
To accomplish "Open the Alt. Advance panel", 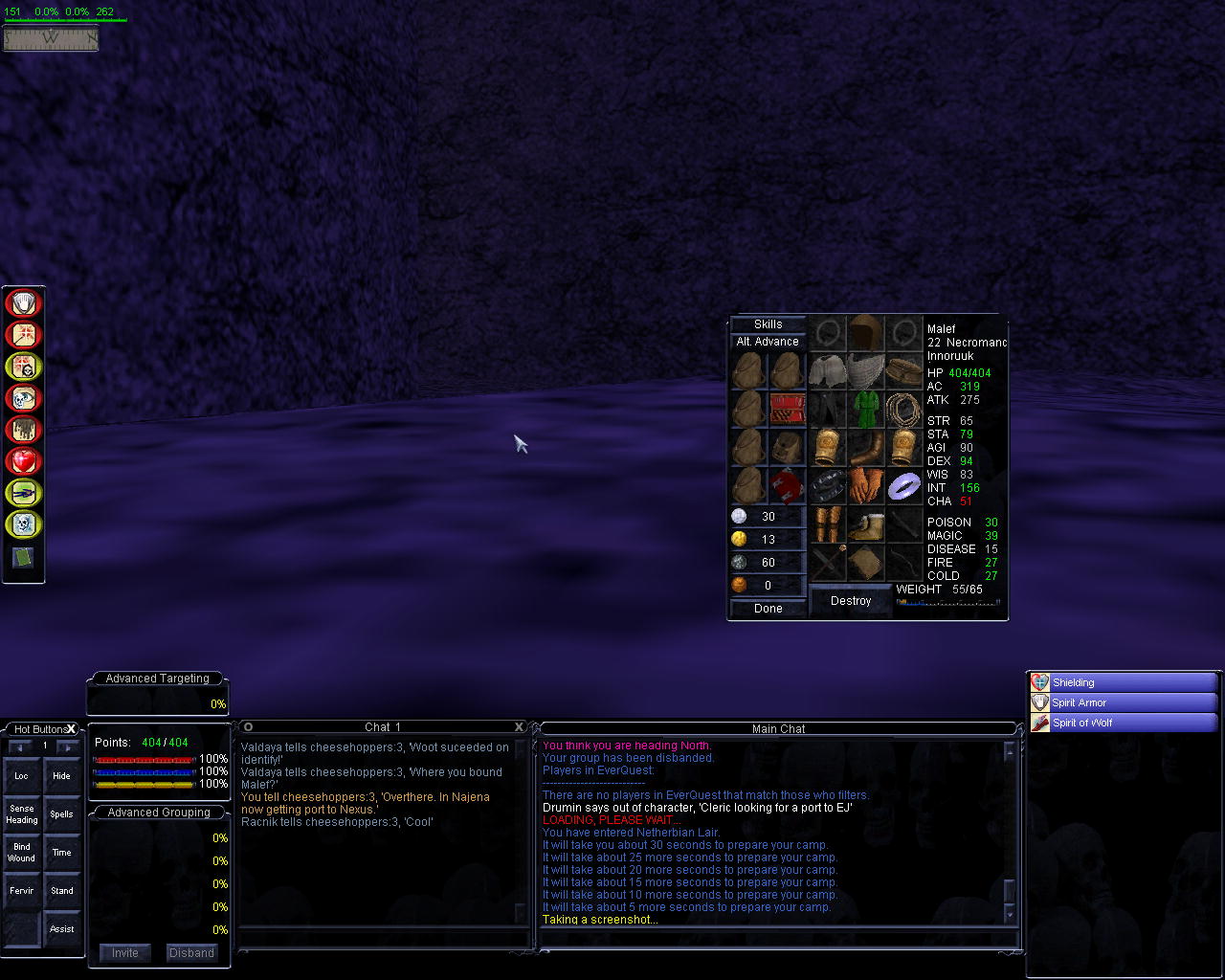I will (768, 342).
